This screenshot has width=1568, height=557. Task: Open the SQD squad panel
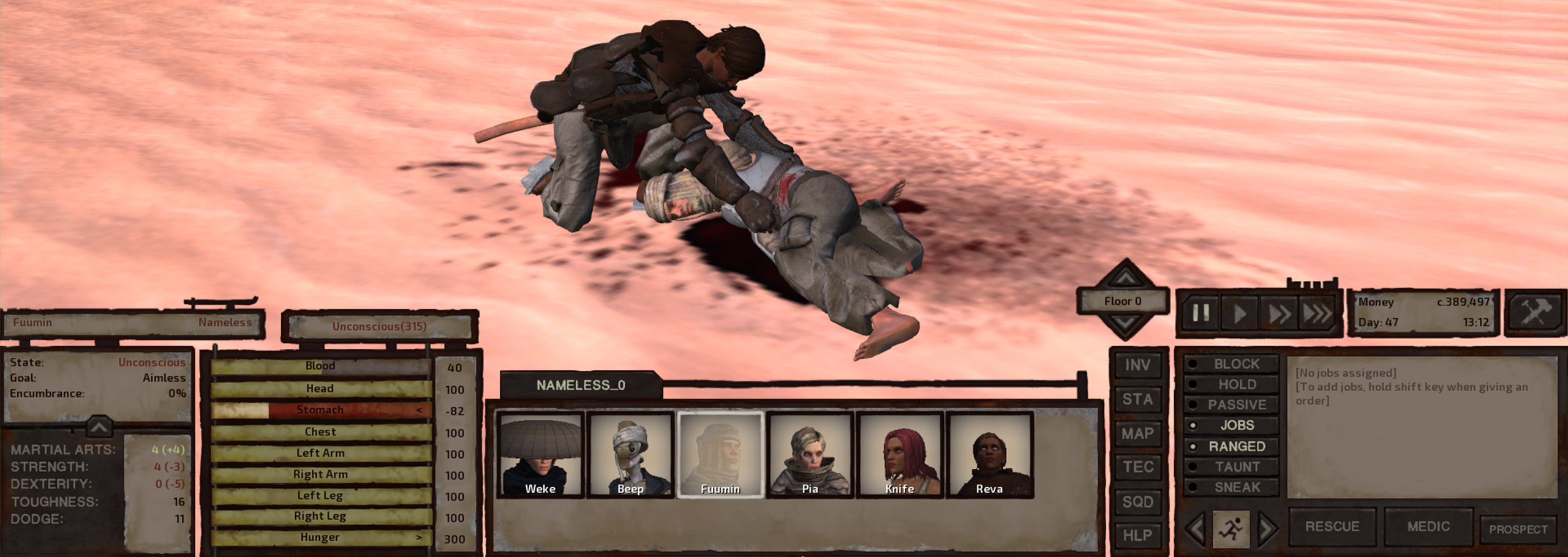click(x=1136, y=499)
